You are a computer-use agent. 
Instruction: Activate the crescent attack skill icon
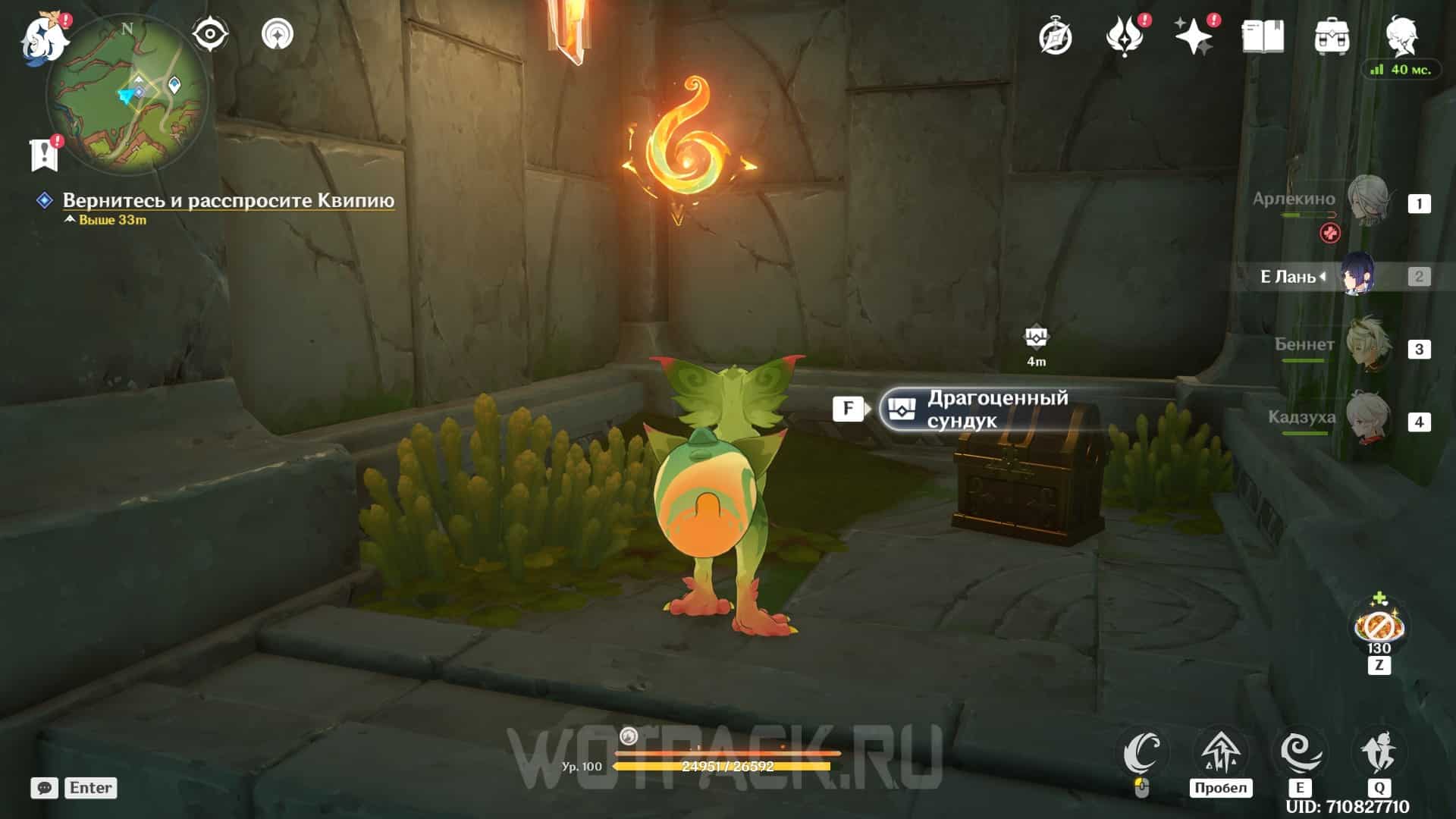[1142, 753]
